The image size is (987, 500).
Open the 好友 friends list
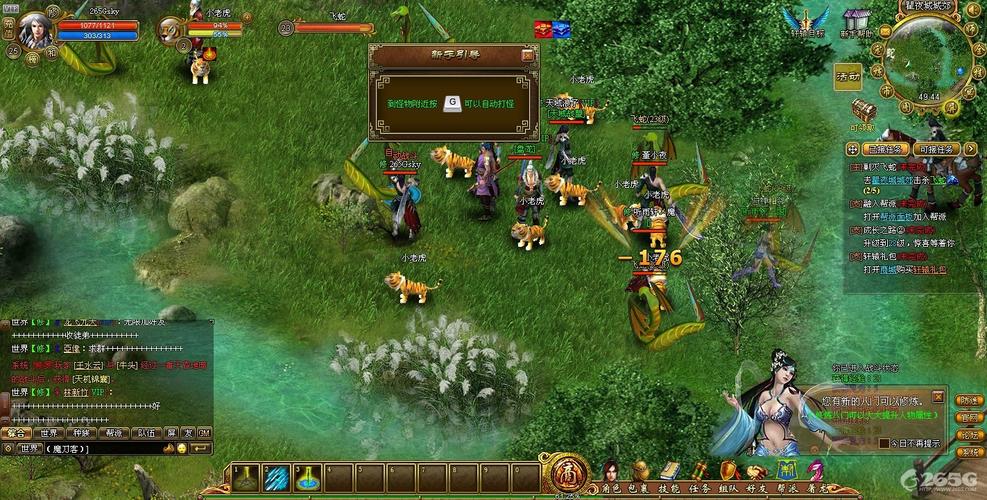coord(759,471)
